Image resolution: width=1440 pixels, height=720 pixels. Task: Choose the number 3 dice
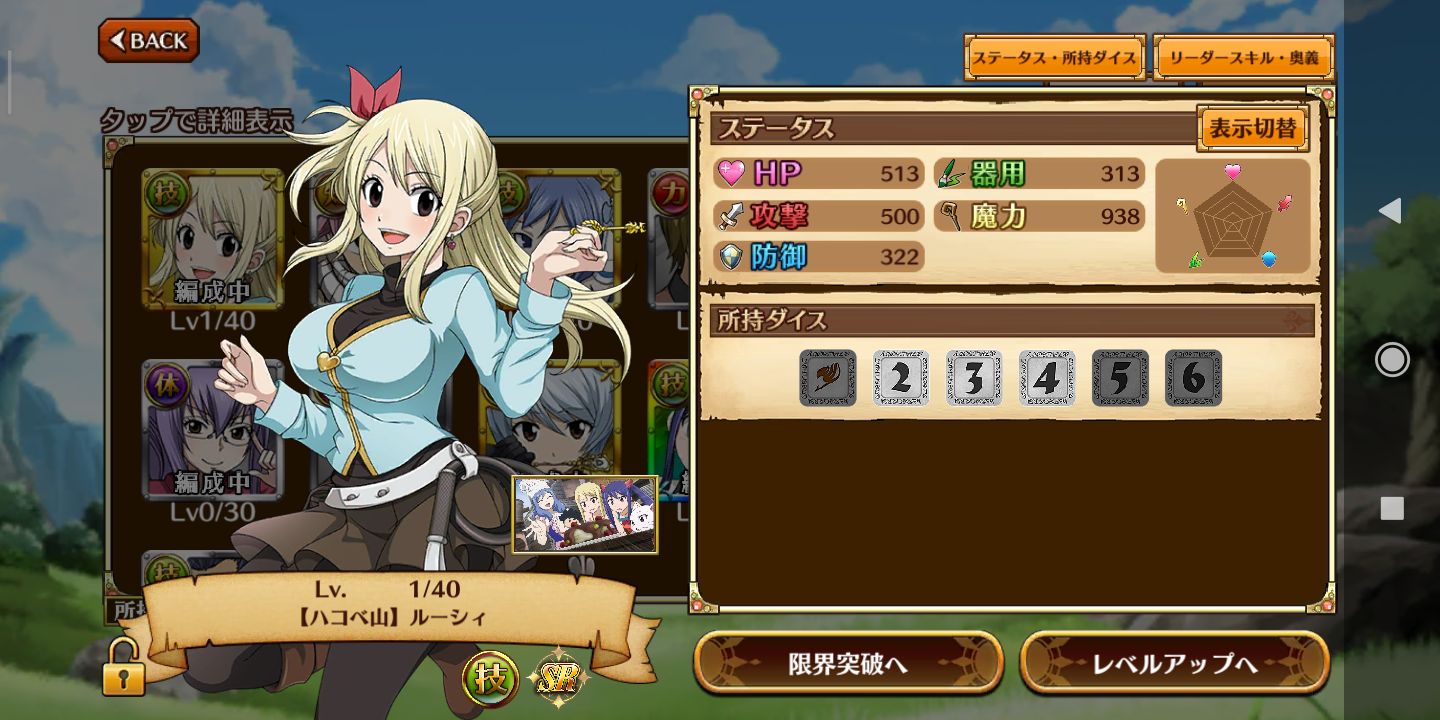974,378
